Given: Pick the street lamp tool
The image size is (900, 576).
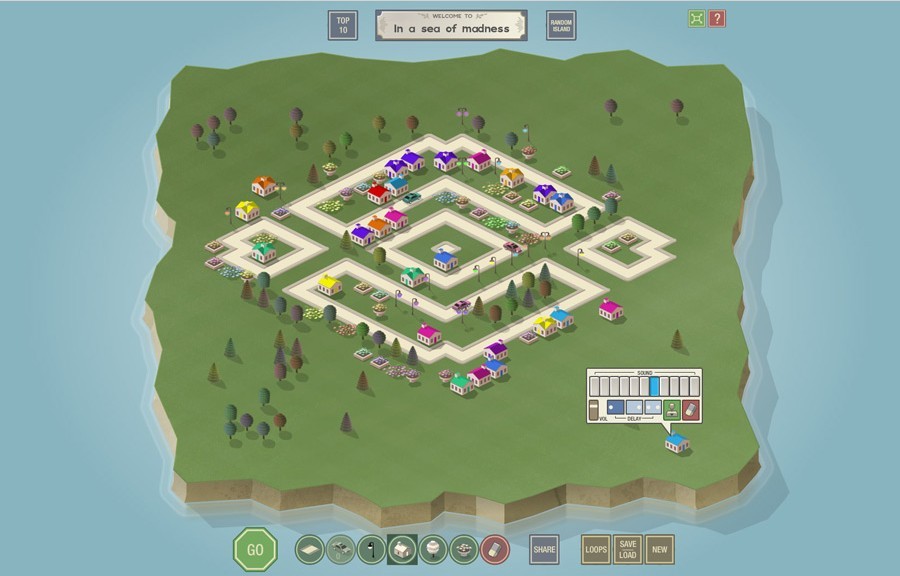Looking at the screenshot, I should click(371, 549).
